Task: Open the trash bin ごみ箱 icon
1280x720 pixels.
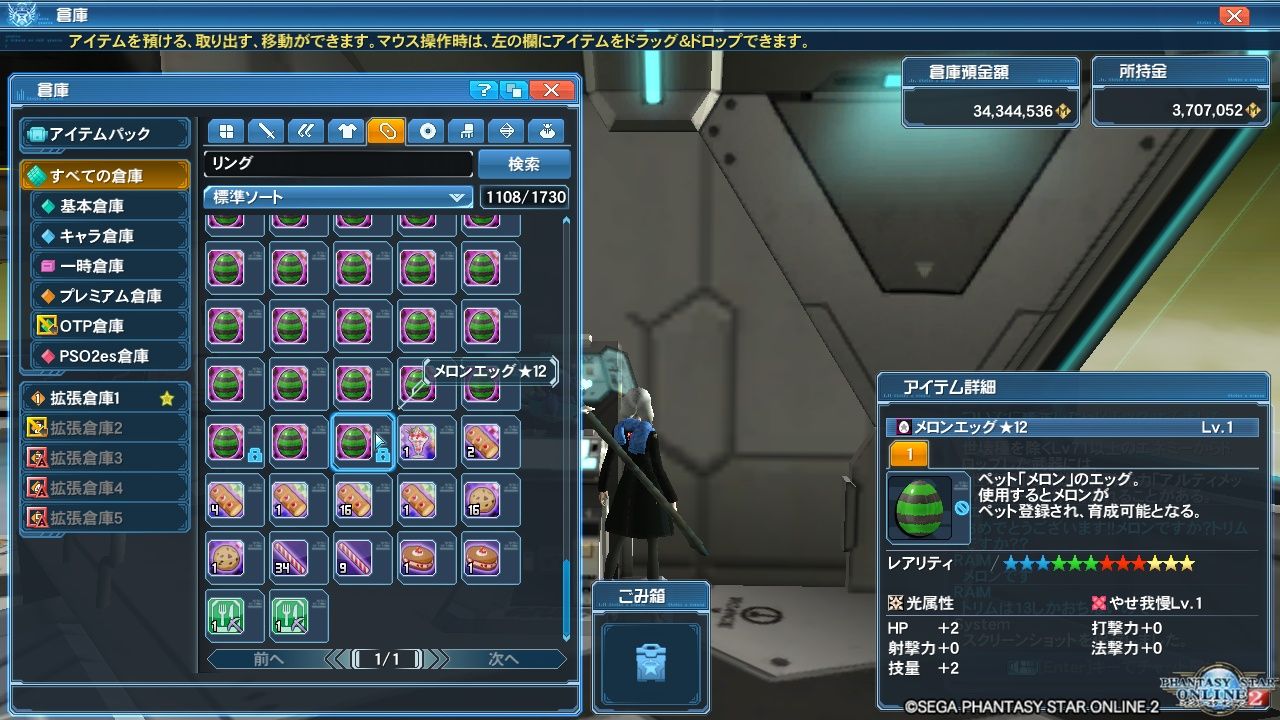Action: click(x=650, y=662)
